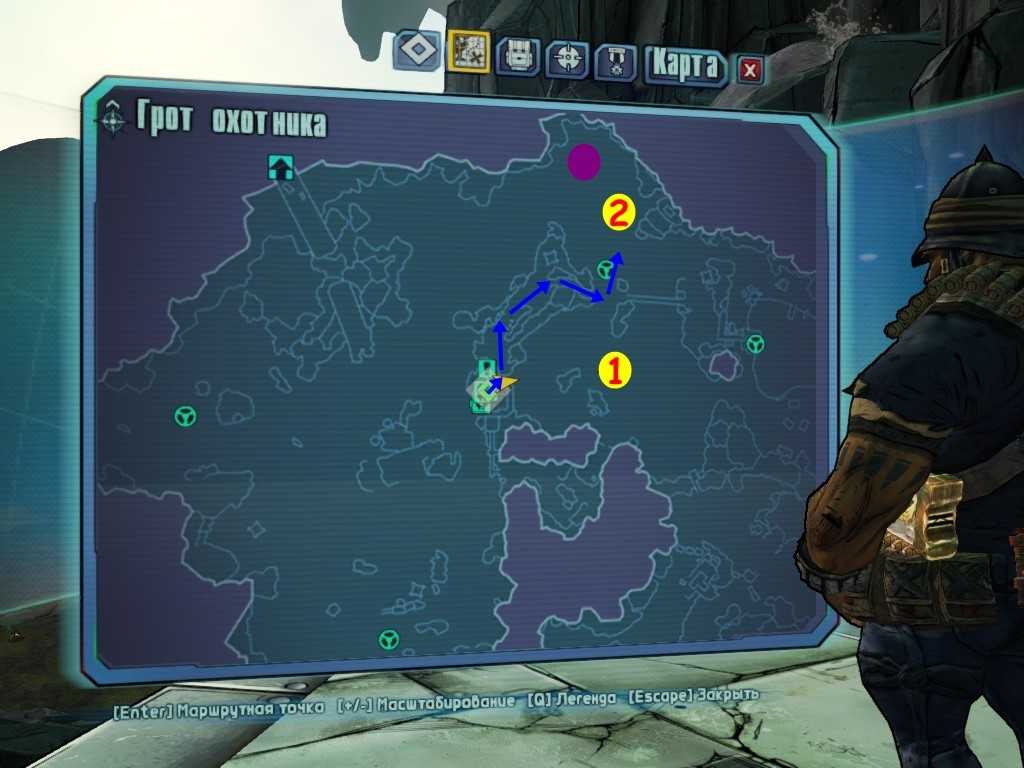Show the medal Badass Rank tab
1024x768 pixels.
[616, 61]
